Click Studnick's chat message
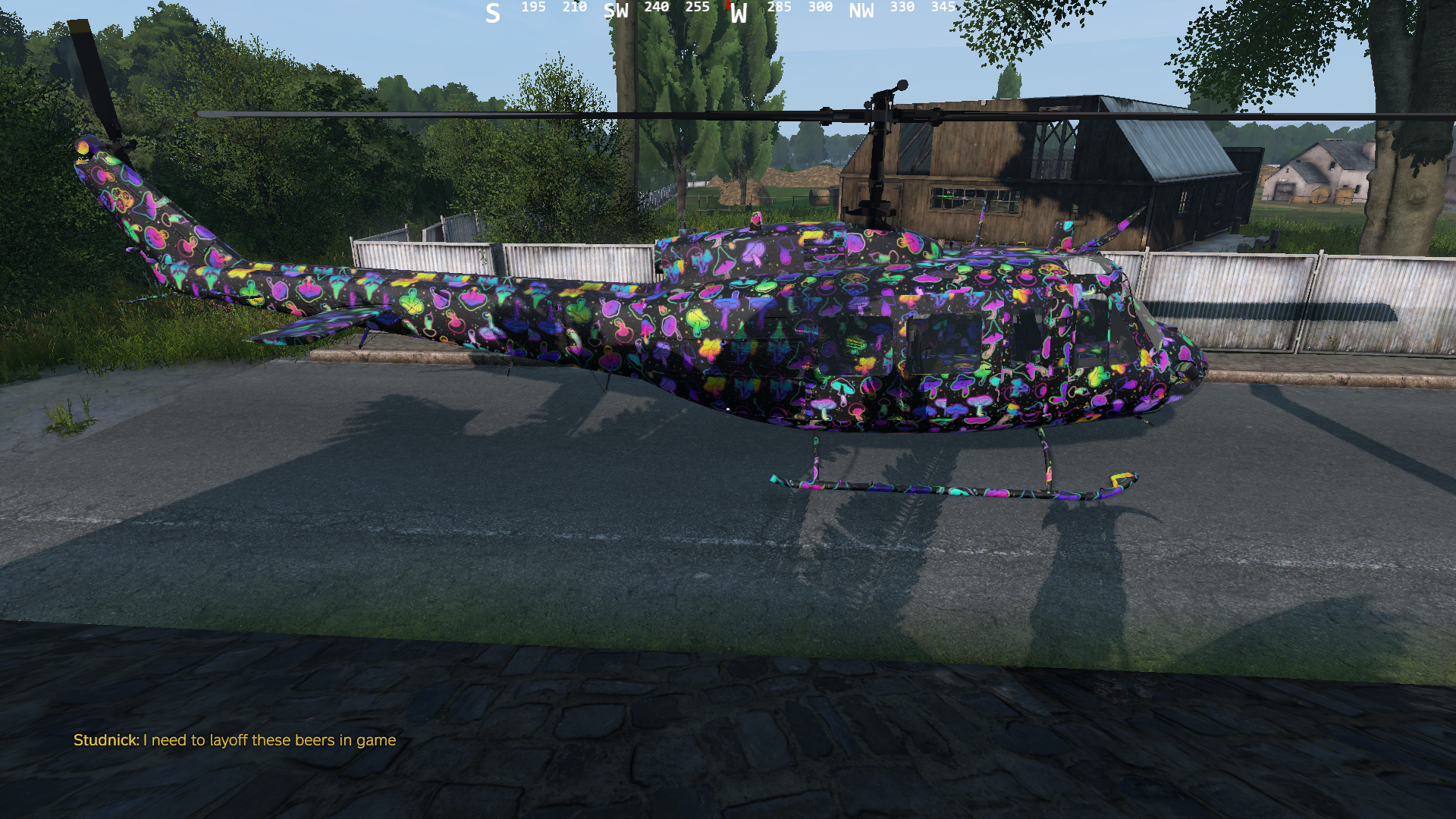The image size is (1456, 819). pos(234,740)
